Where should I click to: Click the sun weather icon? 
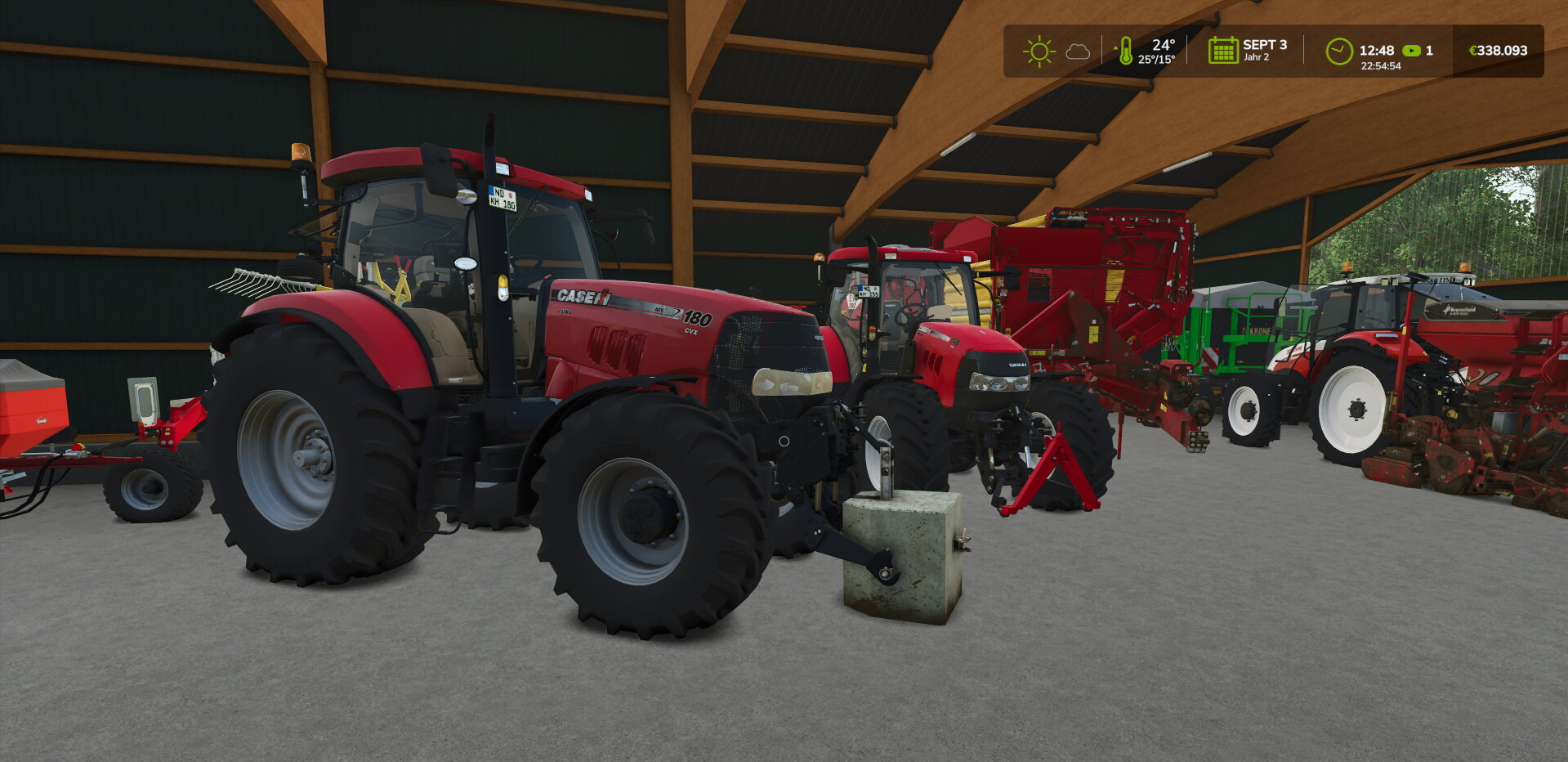click(1038, 51)
